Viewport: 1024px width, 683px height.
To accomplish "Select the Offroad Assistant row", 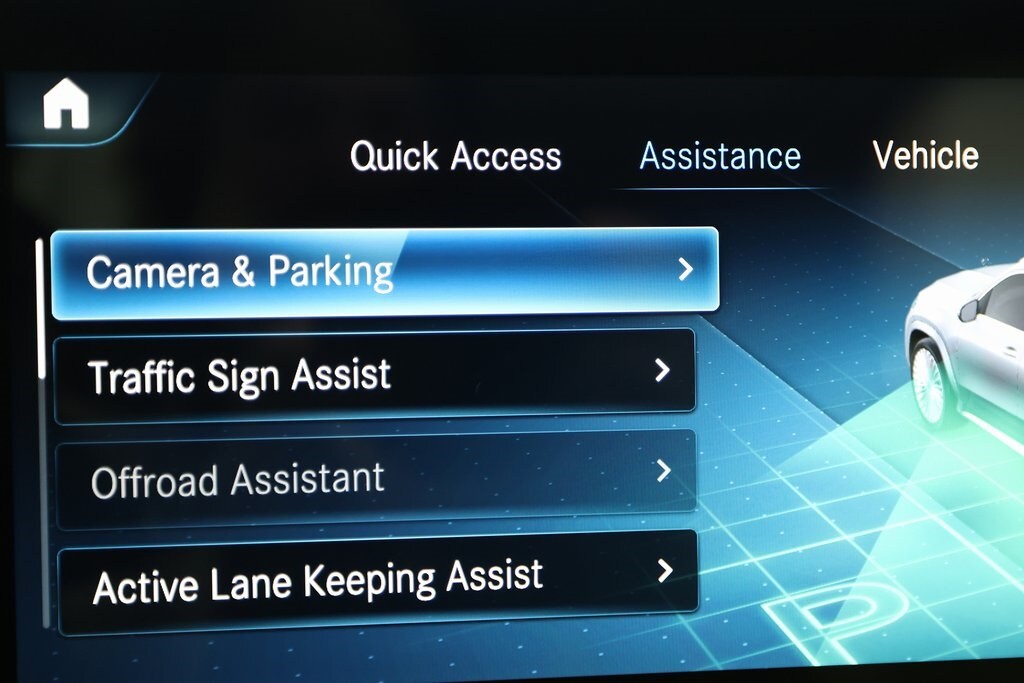I will 375,478.
